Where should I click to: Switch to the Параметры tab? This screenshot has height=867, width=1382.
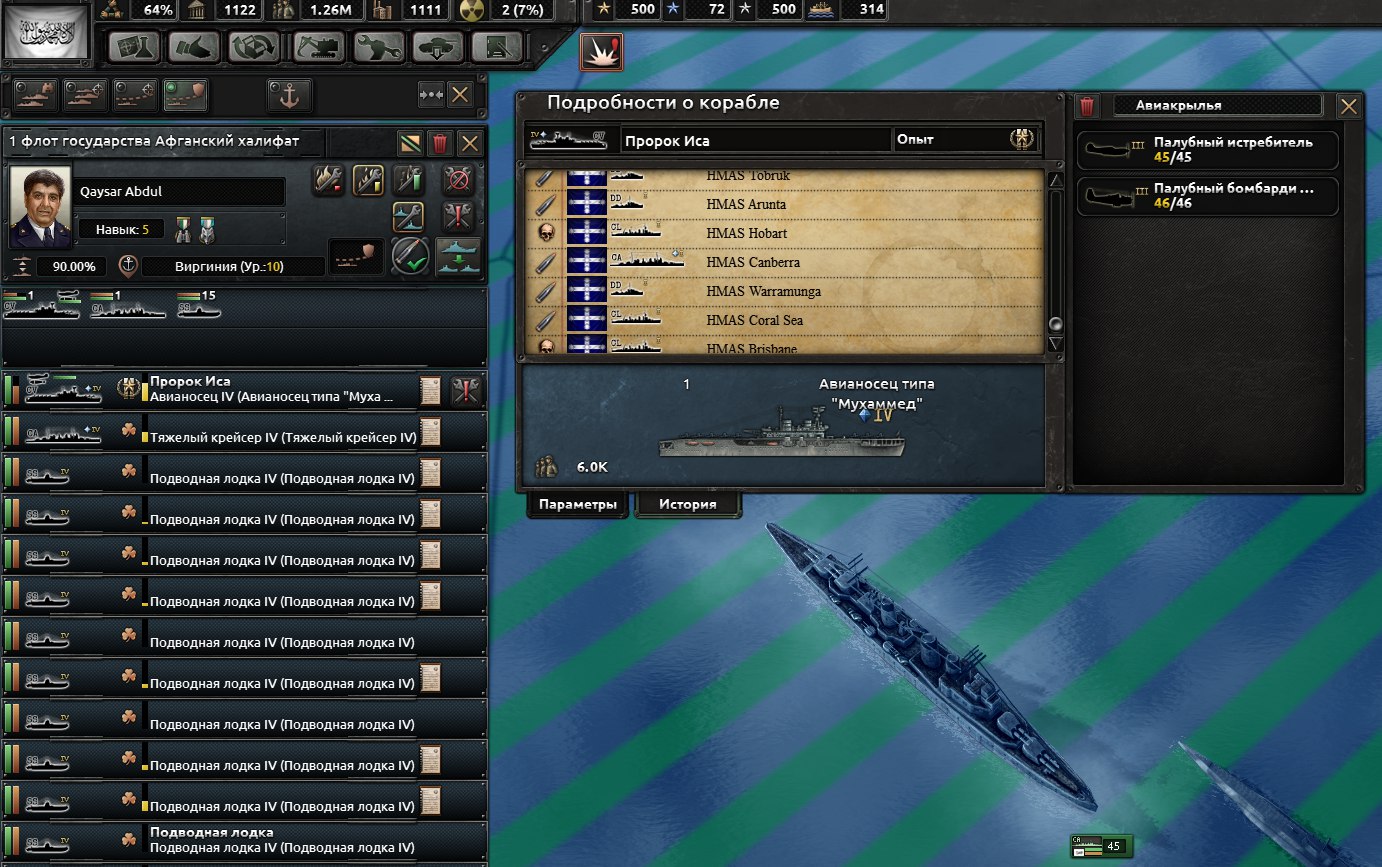pos(577,504)
